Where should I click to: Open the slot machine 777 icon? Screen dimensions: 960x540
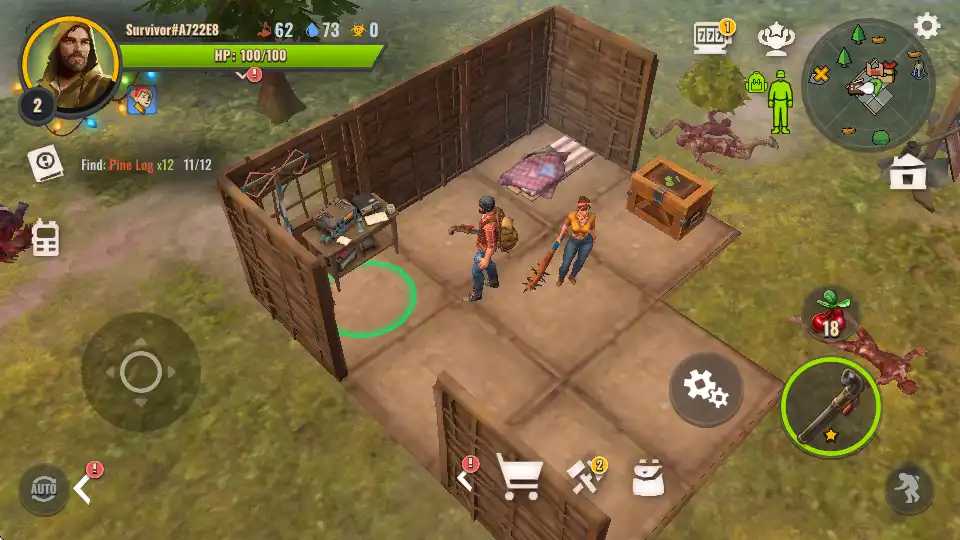point(712,38)
